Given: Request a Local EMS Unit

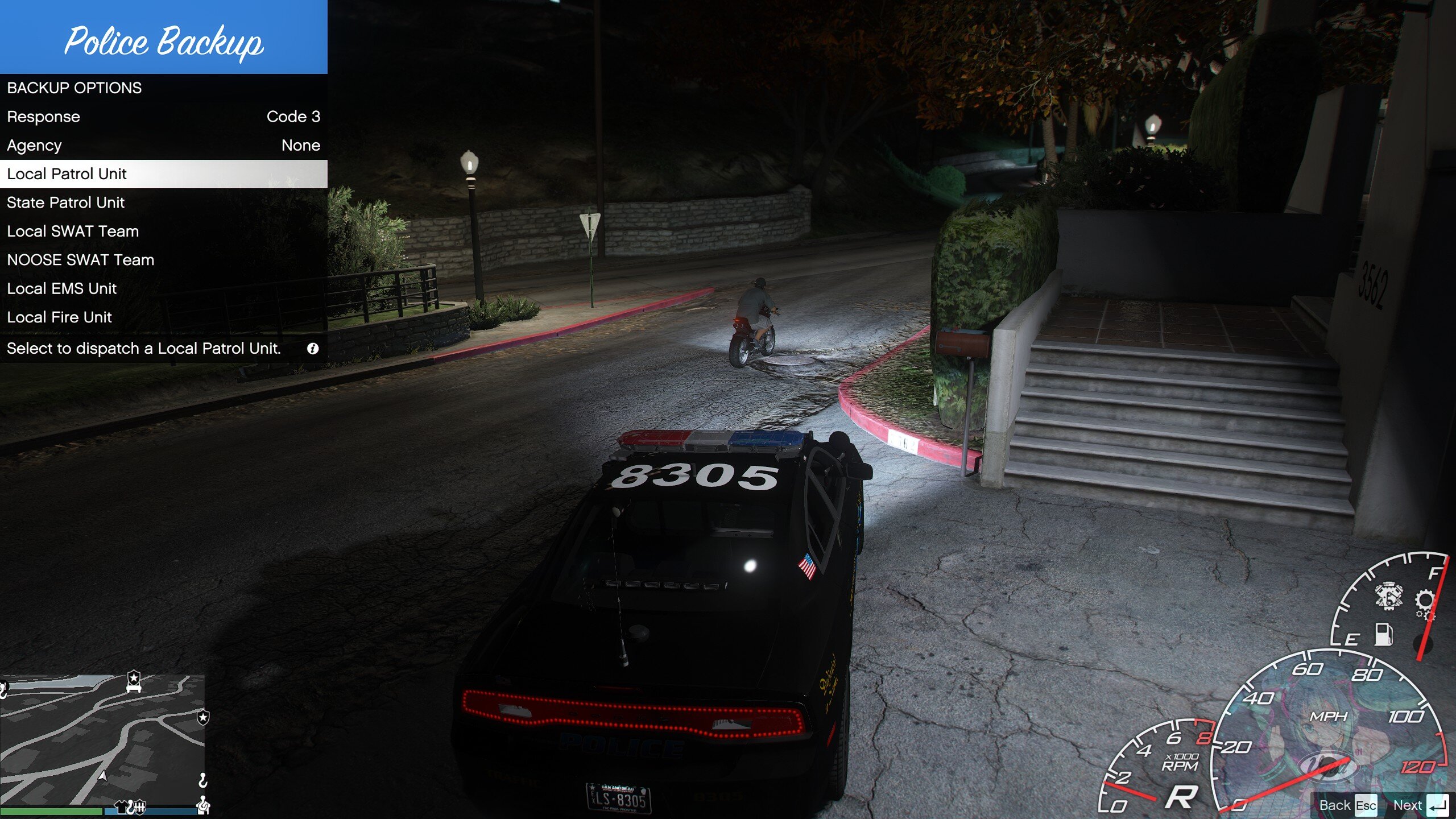Looking at the screenshot, I should 163,288.
